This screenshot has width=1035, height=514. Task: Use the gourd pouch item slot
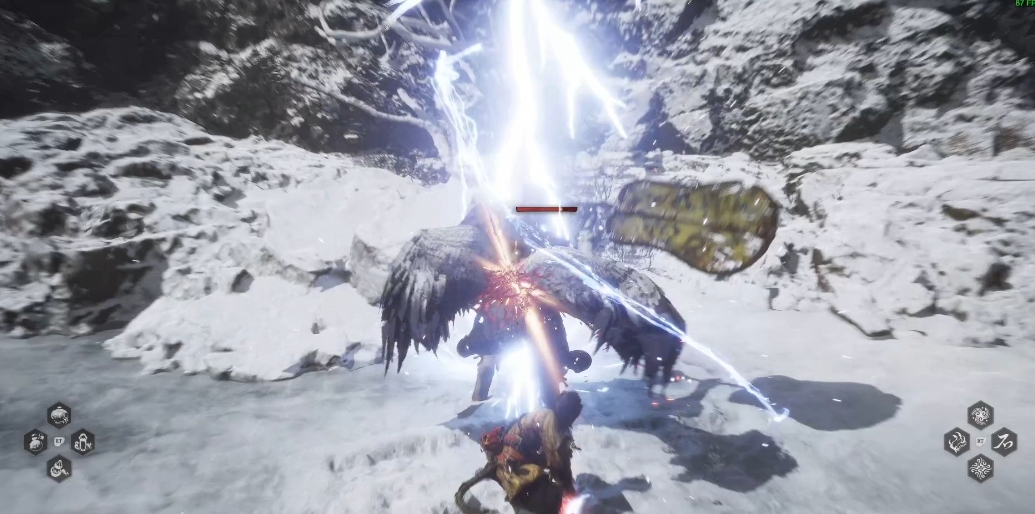point(36,441)
